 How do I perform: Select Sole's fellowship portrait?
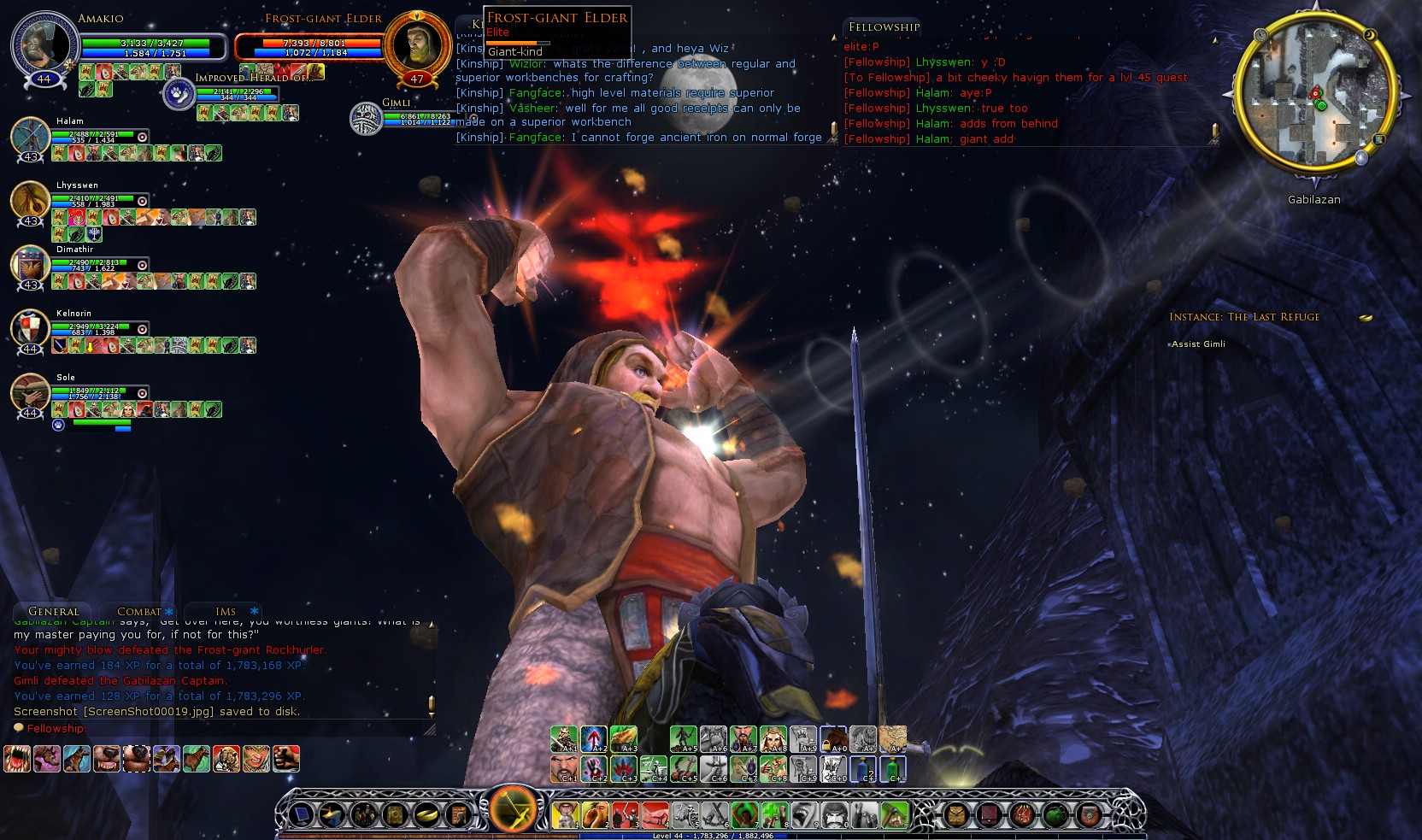coord(31,393)
